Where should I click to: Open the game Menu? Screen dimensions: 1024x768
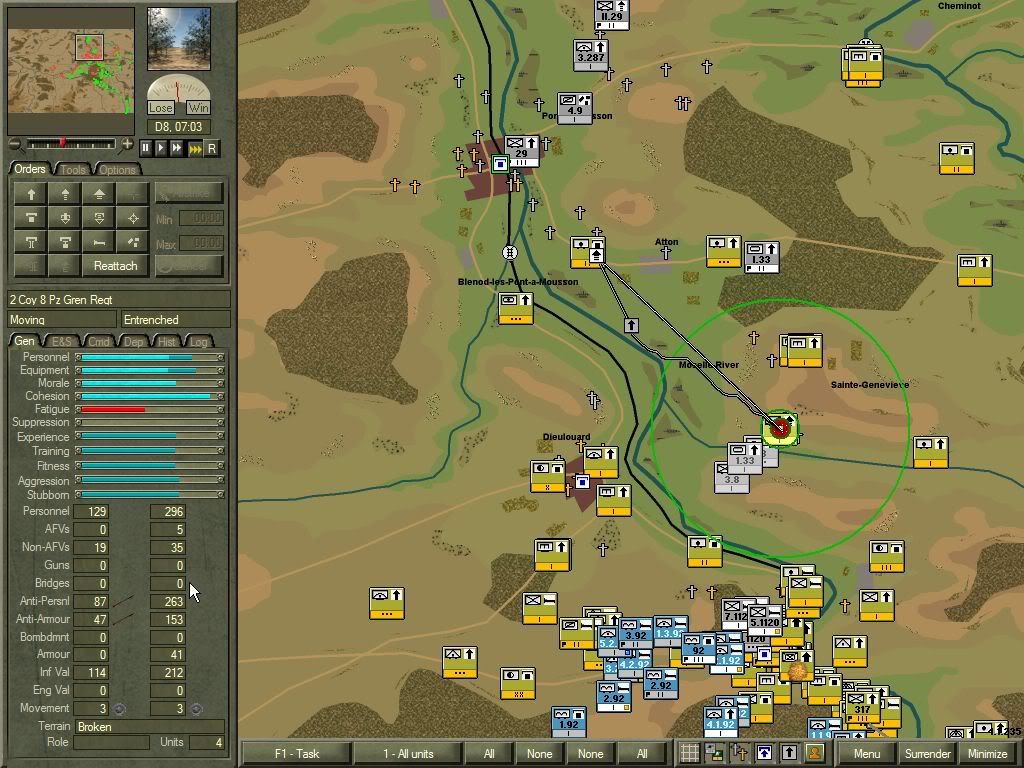click(x=866, y=754)
